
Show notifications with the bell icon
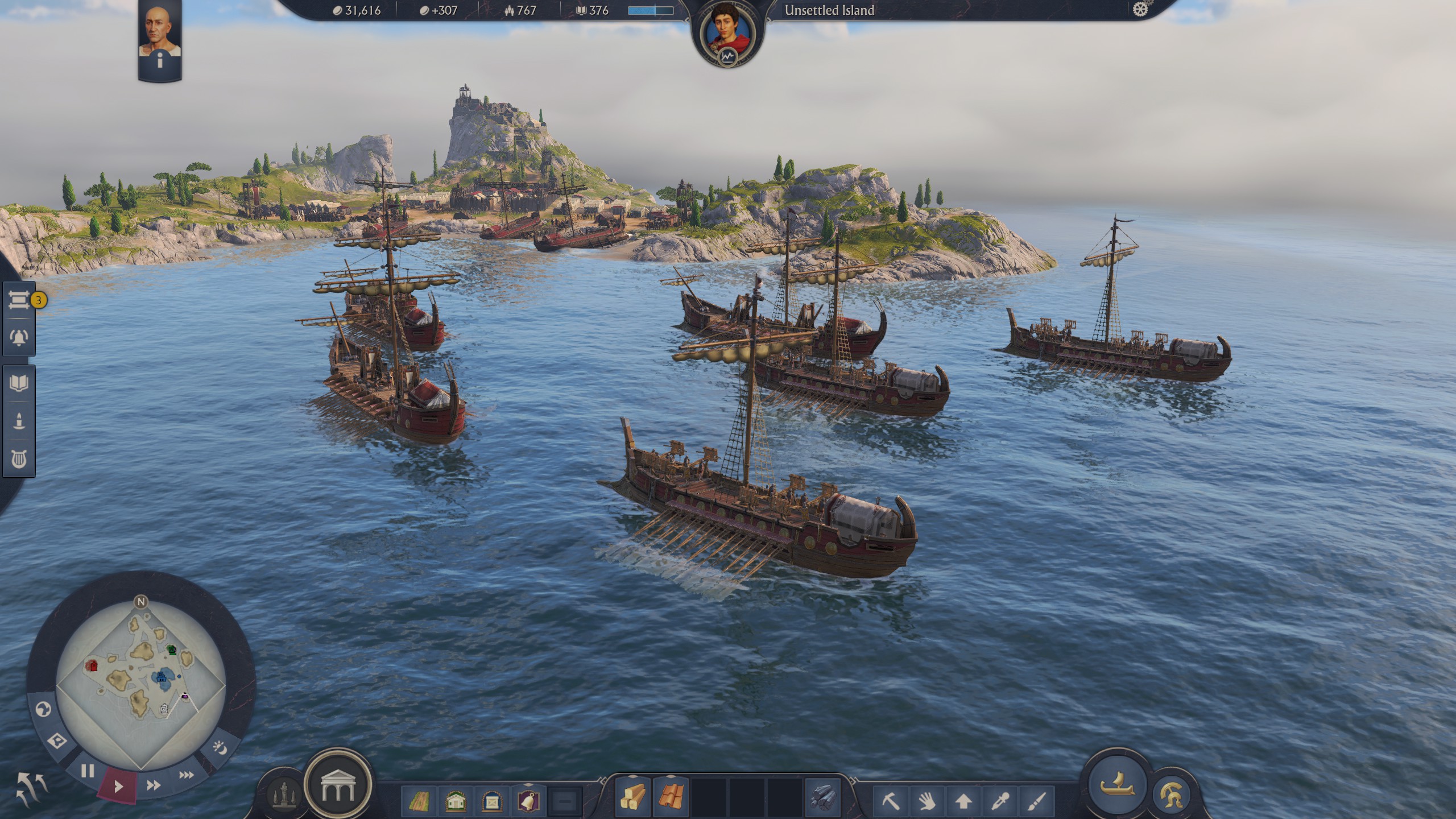coord(19,337)
